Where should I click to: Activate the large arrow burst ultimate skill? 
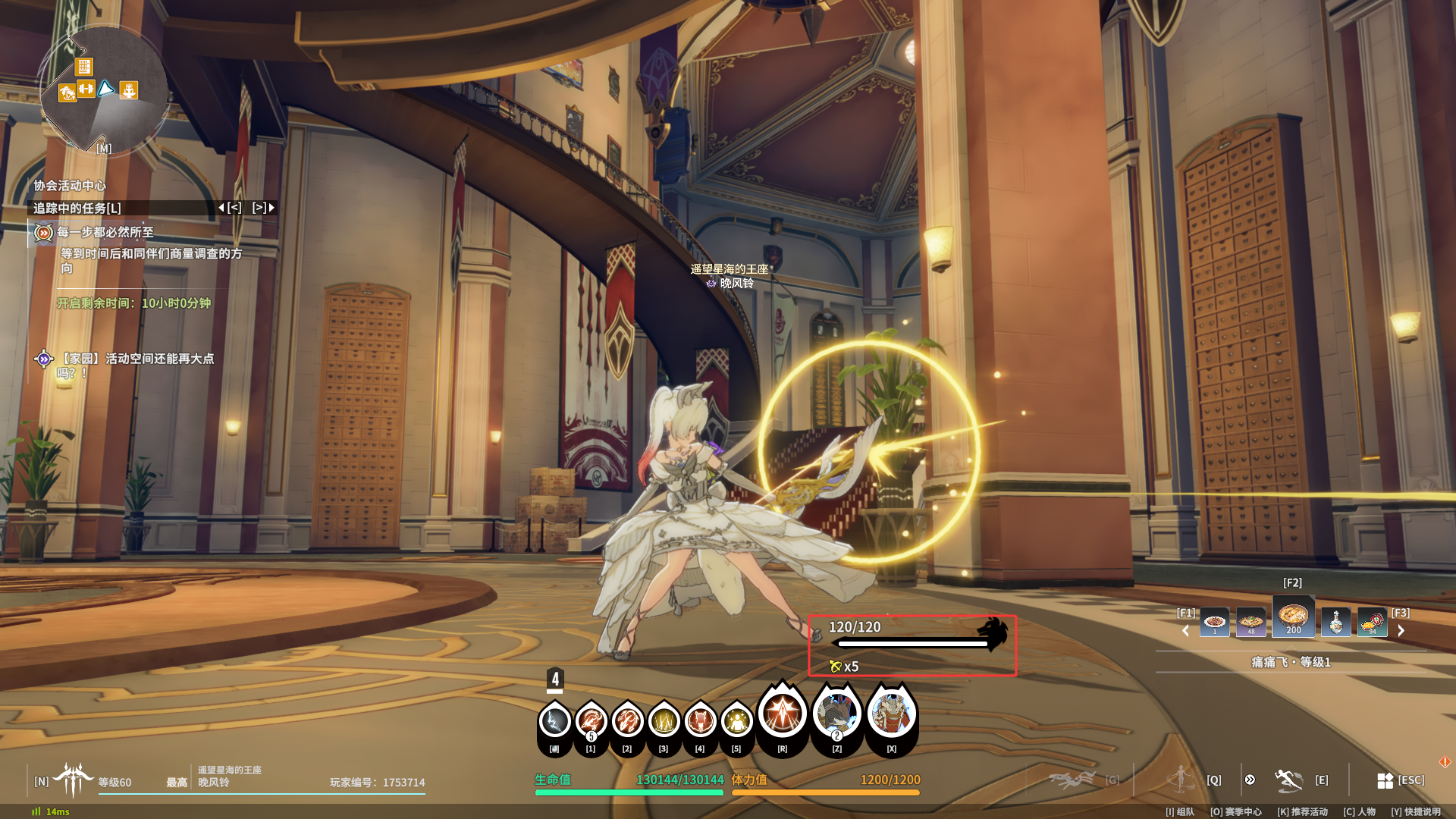point(782,713)
